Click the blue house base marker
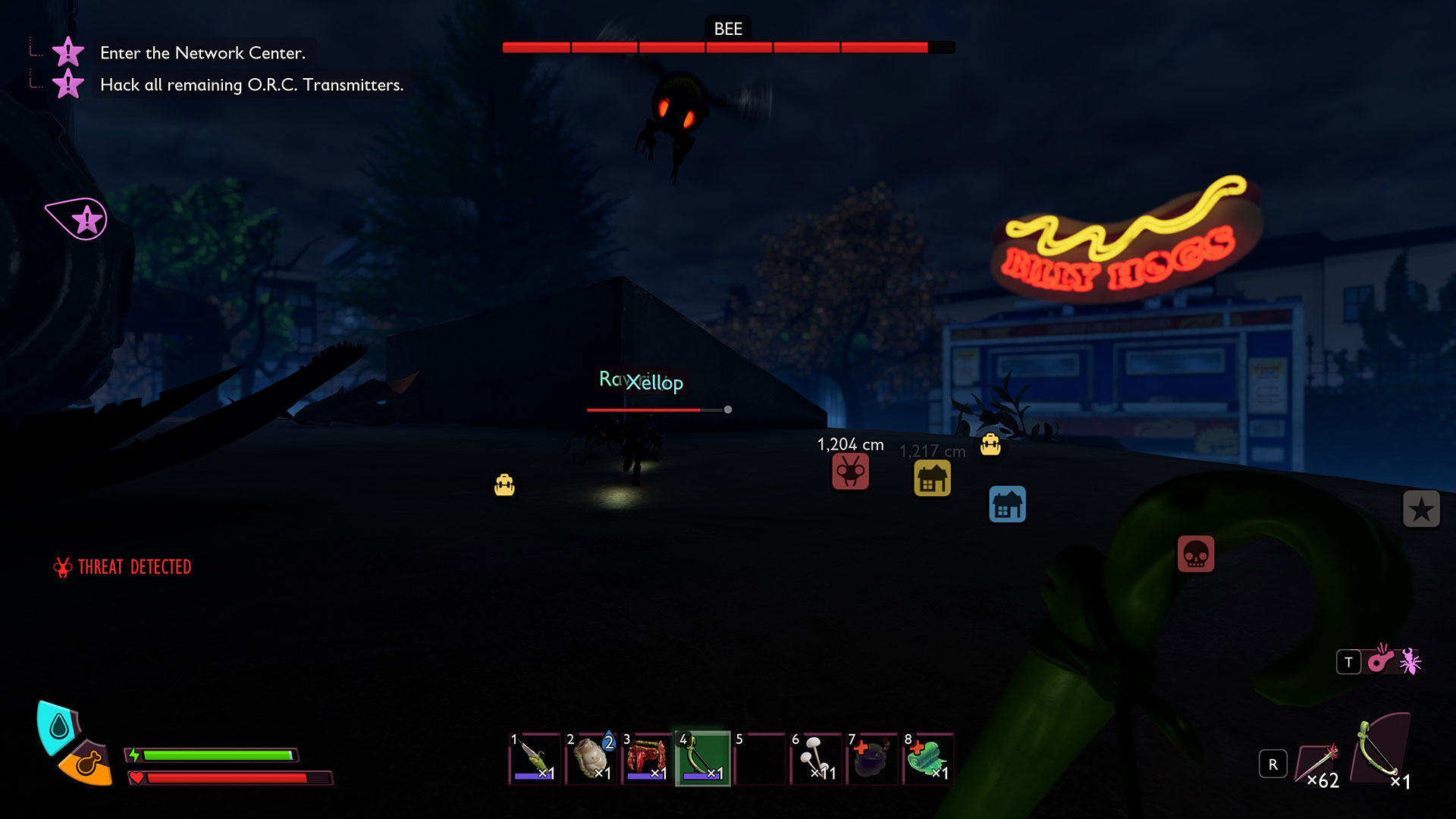1456x819 pixels. 1007,505
